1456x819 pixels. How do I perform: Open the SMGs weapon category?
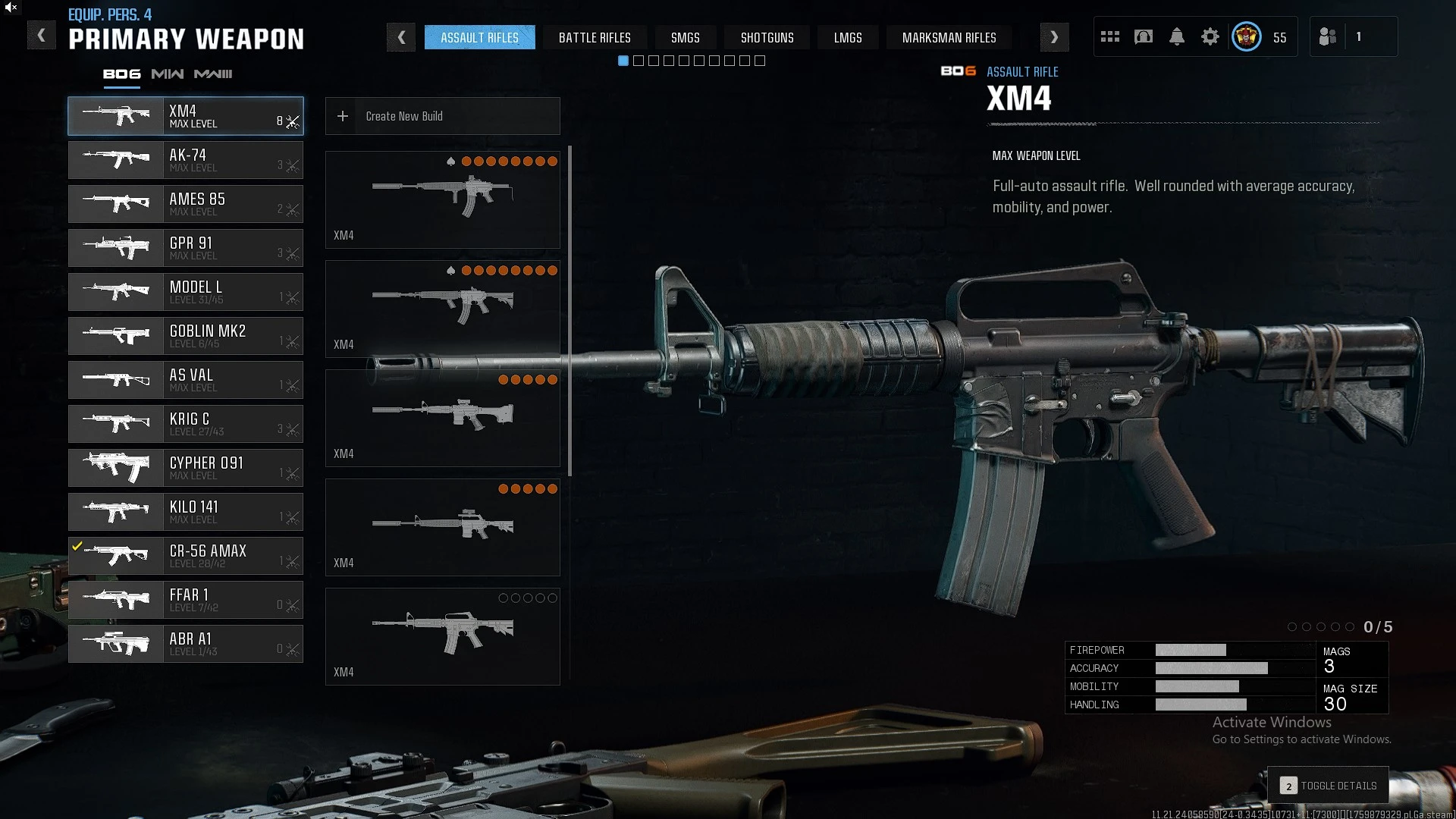pyautogui.click(x=685, y=37)
